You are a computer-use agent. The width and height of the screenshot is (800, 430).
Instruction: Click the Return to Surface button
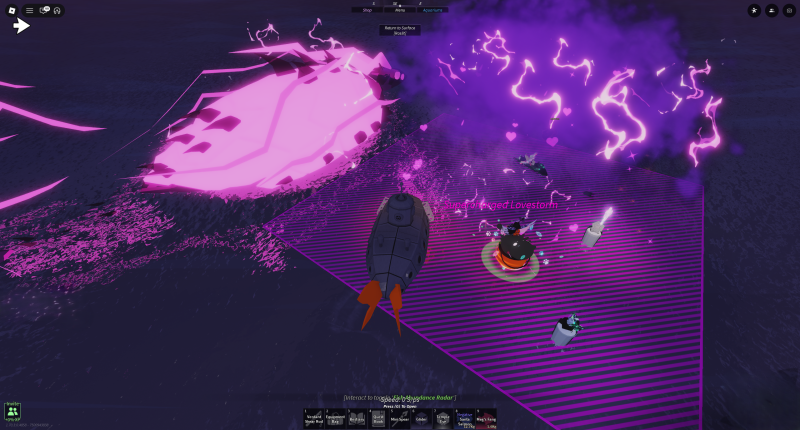pyautogui.click(x=399, y=30)
